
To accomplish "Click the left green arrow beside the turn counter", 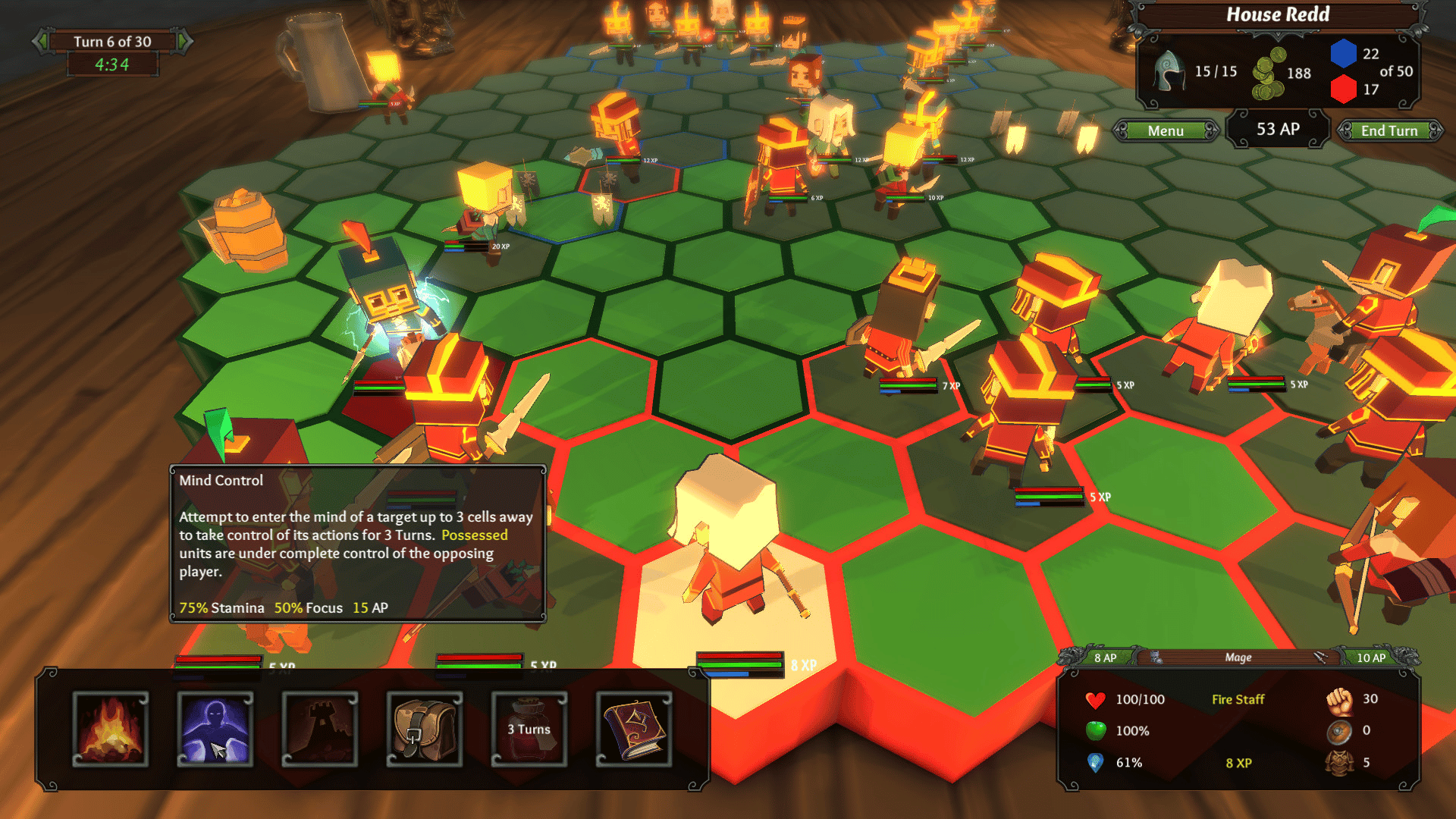I will point(41,42).
